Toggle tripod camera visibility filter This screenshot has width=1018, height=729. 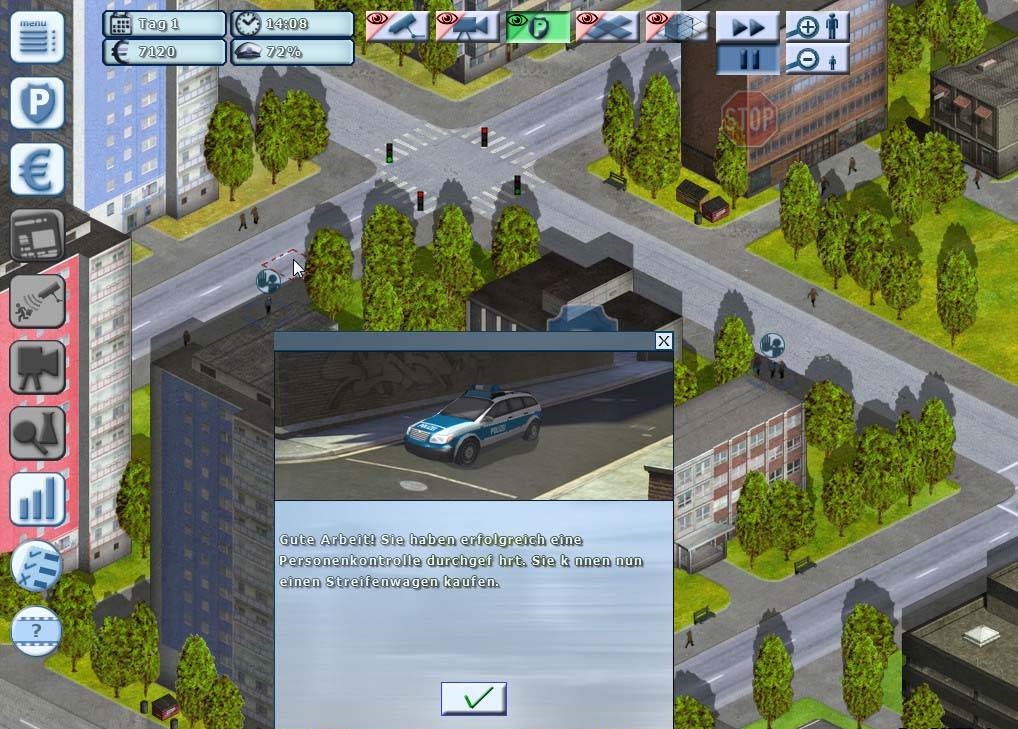[467, 26]
